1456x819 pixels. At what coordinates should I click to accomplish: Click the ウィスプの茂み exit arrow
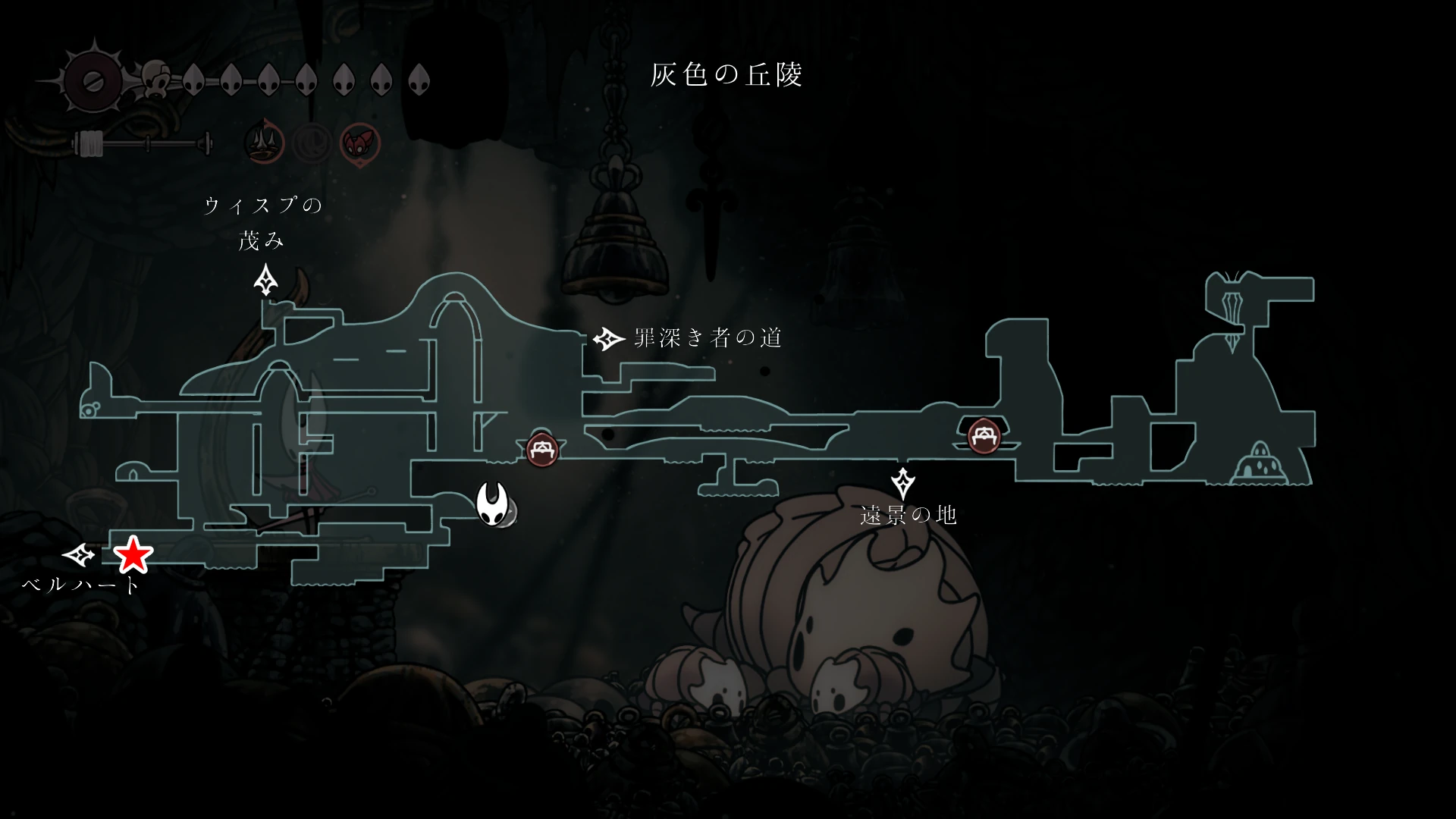point(265,280)
